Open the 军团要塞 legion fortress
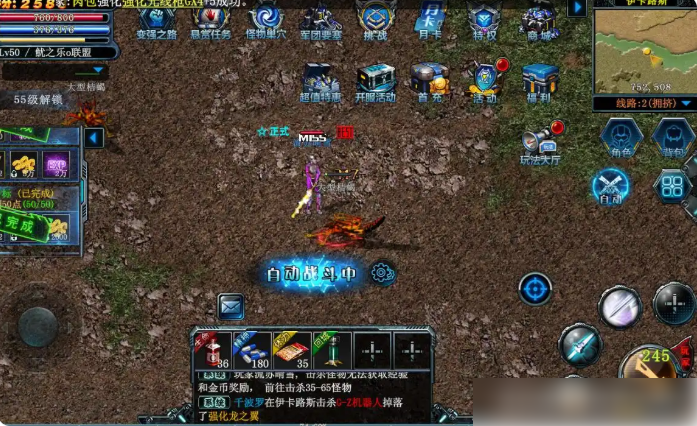Viewport: 697px width, 426px height. (321, 19)
